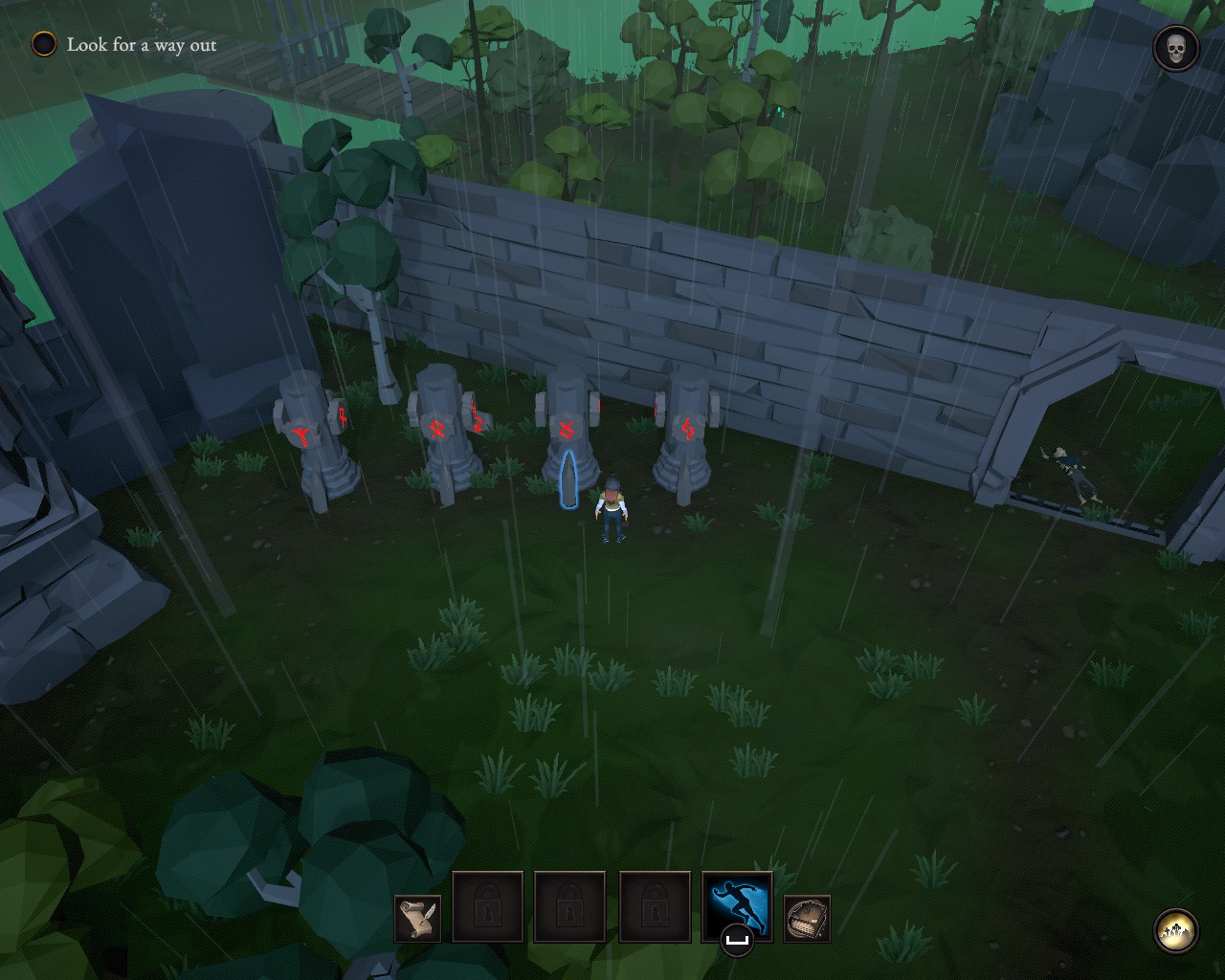The height and width of the screenshot is (980, 1225).
Task: Open the scroll and quill journal
Action: pyautogui.click(x=418, y=919)
